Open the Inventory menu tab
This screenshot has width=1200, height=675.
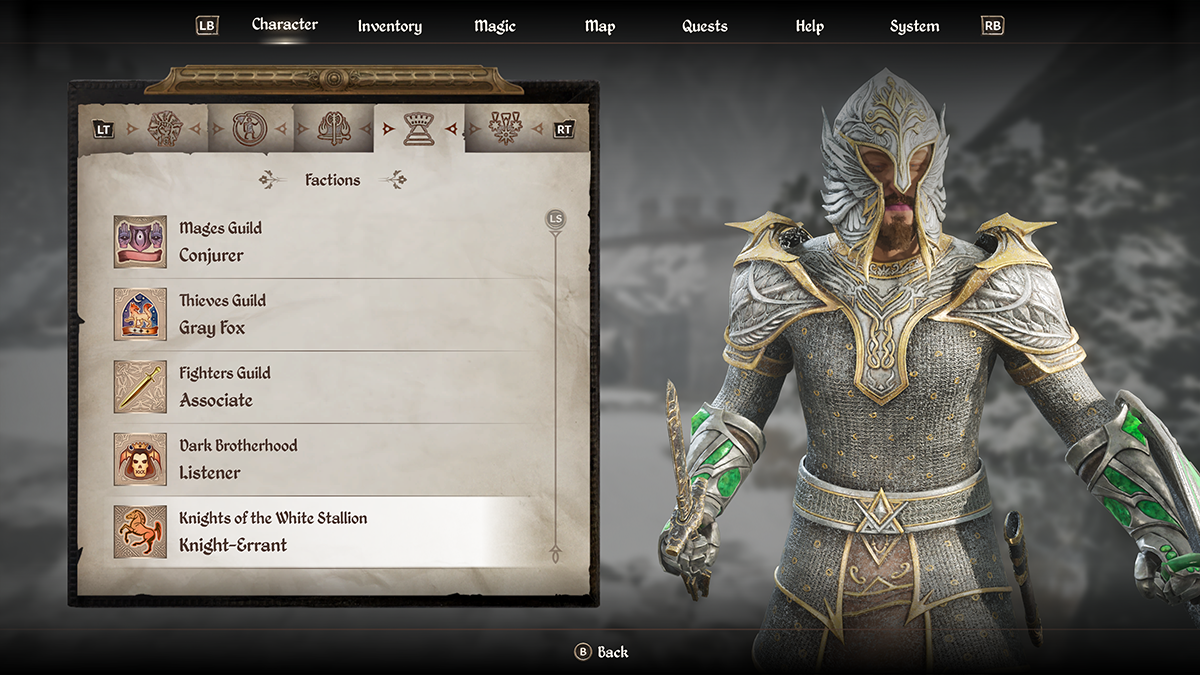coord(390,26)
